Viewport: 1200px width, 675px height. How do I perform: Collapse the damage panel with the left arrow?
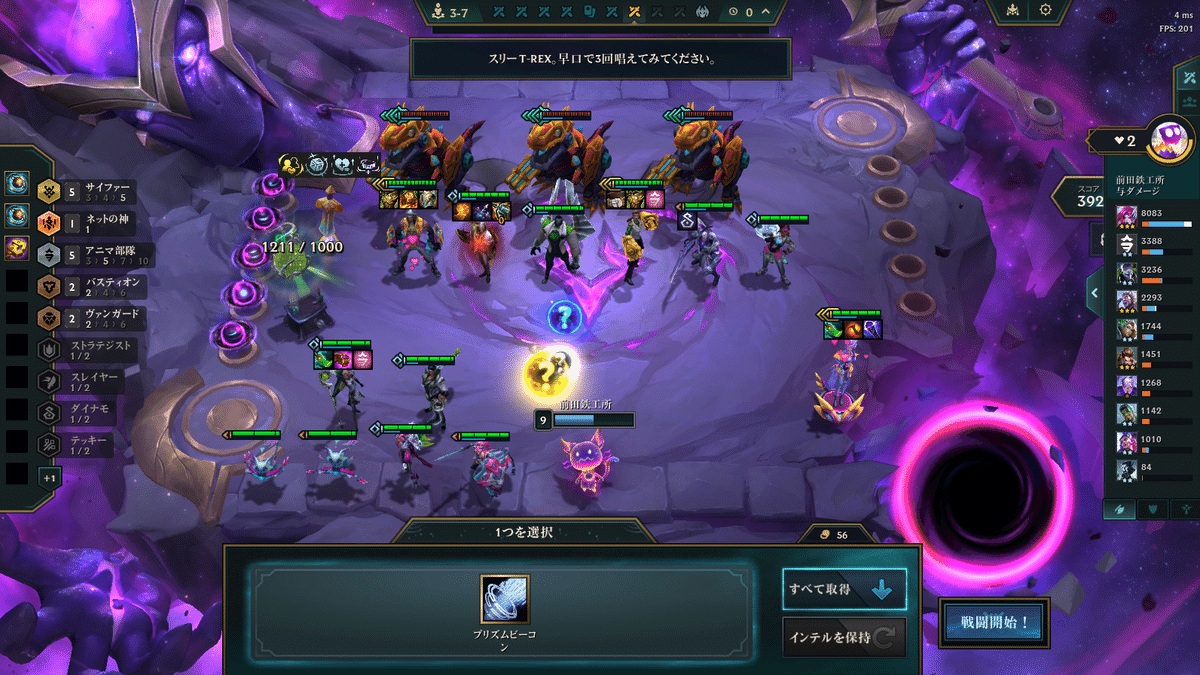(x=1094, y=293)
